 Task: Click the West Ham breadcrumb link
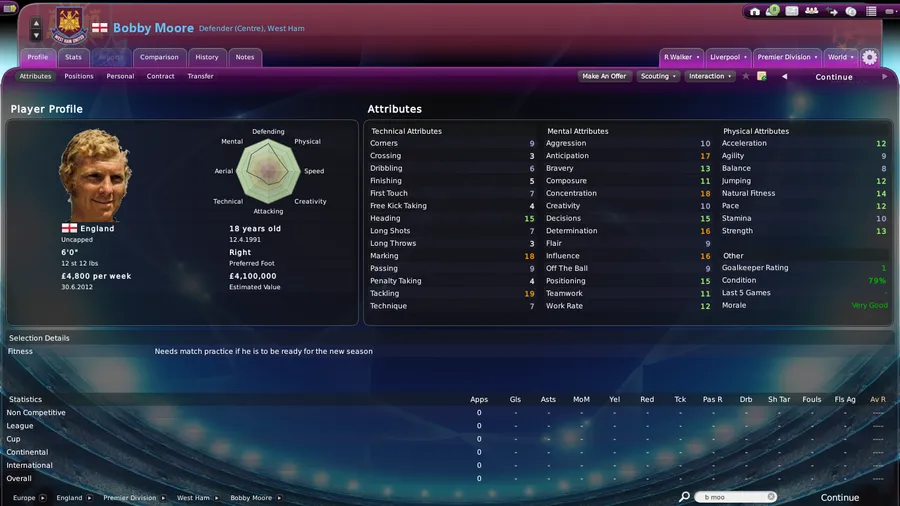194,498
